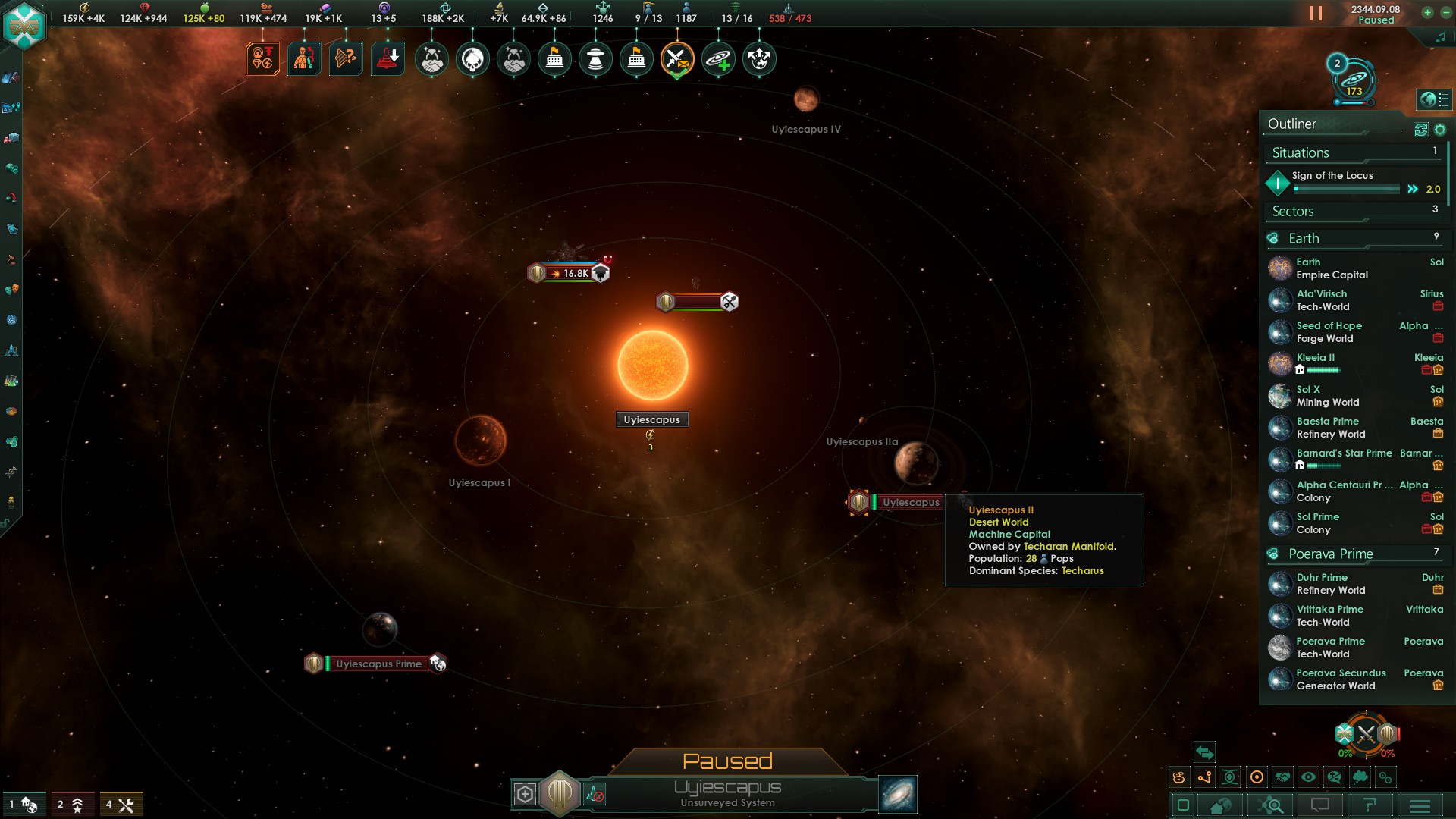Image resolution: width=1456 pixels, height=819 pixels.
Task: Select Poerava Secundus Generator World
Action: pos(1341,679)
